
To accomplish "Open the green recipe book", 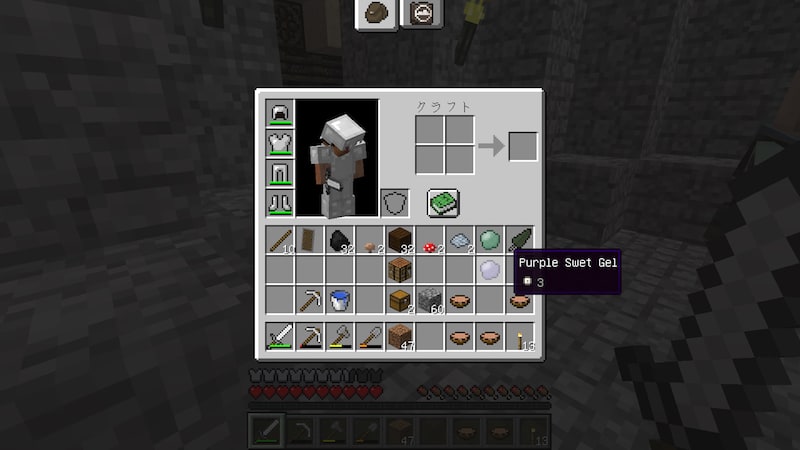I will pyautogui.click(x=443, y=203).
